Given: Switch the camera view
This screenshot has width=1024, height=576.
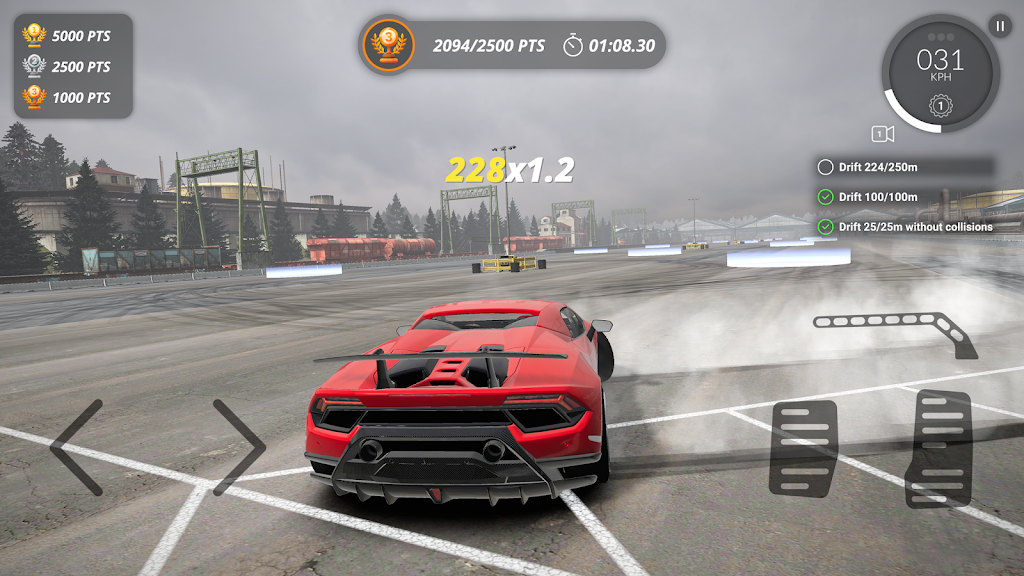Looking at the screenshot, I should [x=882, y=134].
